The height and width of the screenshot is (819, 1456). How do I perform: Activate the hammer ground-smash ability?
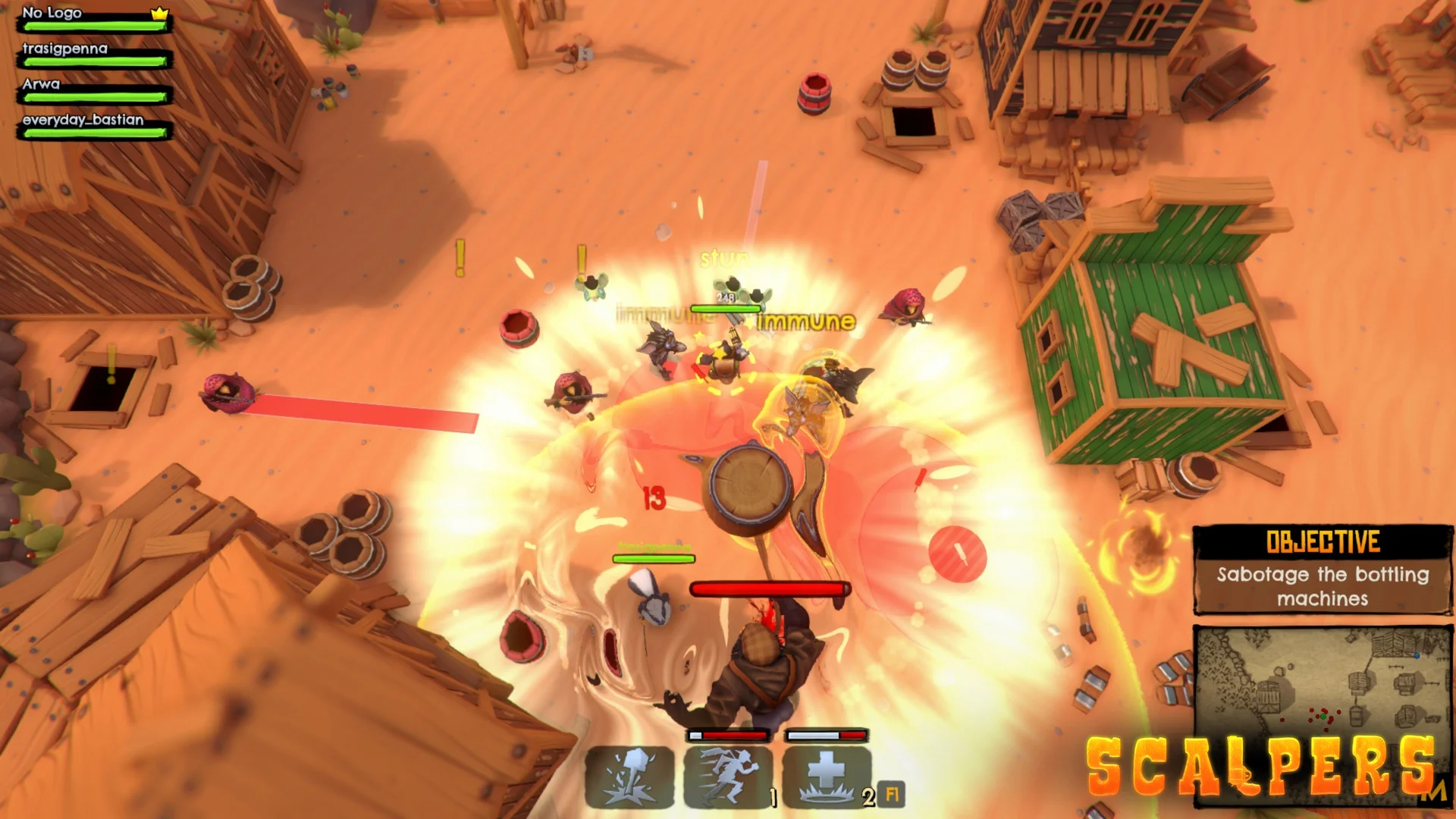630,777
